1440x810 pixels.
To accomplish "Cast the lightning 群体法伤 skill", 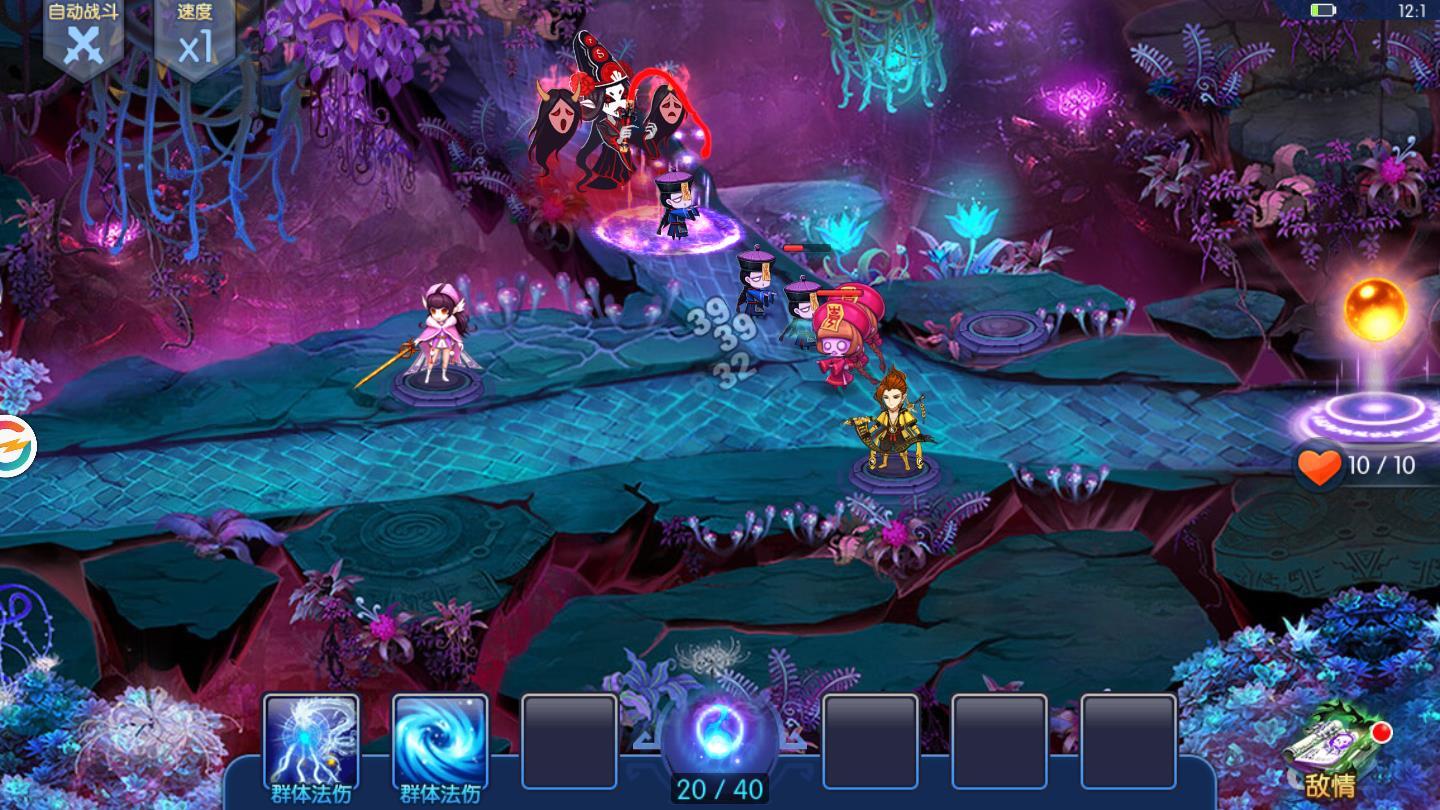I will 310,741.
